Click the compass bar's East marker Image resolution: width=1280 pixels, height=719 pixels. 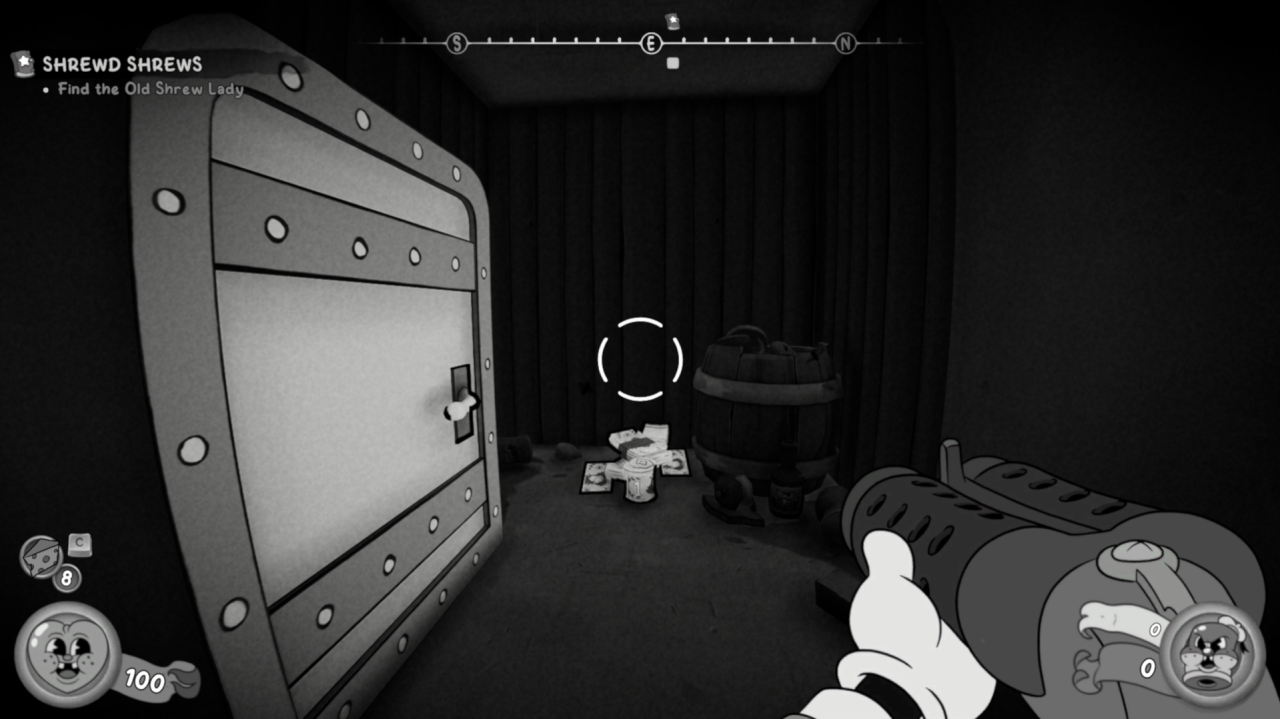651,43
